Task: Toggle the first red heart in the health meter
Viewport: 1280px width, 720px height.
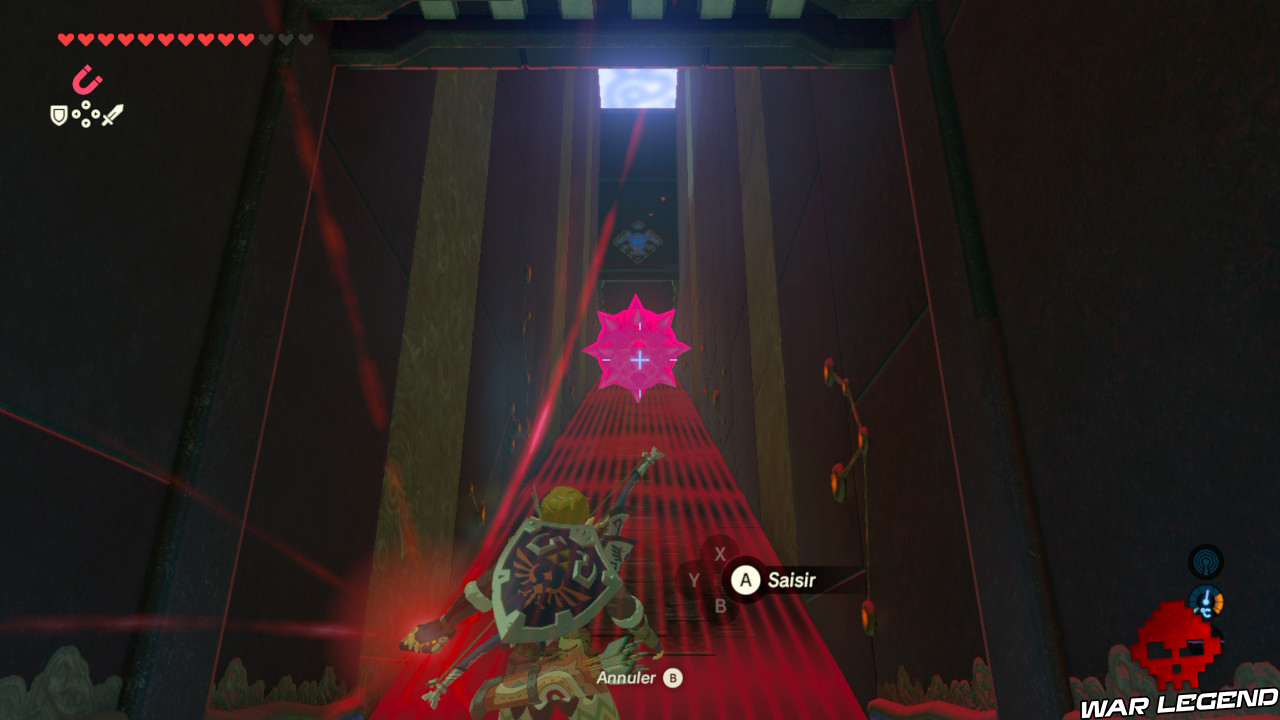Action: coord(66,40)
